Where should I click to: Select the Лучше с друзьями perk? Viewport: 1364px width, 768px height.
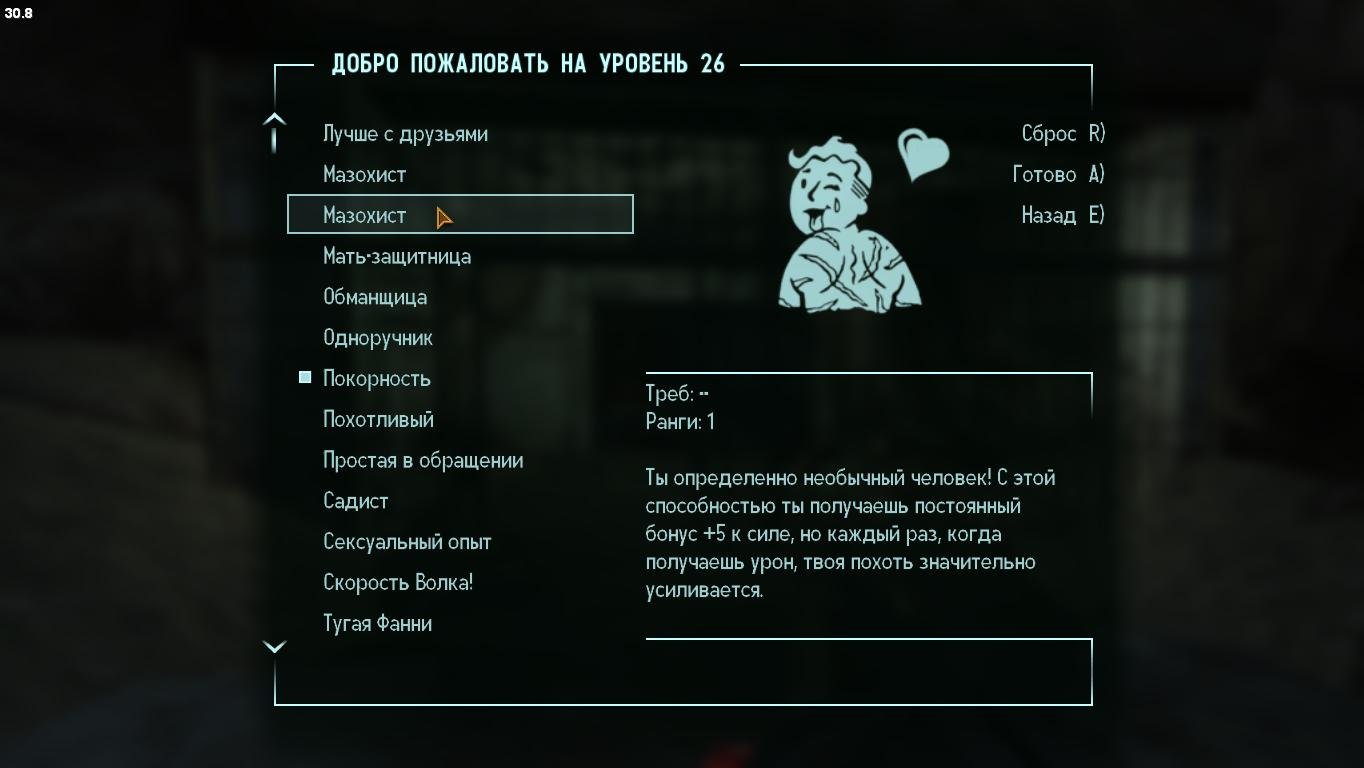coord(404,133)
